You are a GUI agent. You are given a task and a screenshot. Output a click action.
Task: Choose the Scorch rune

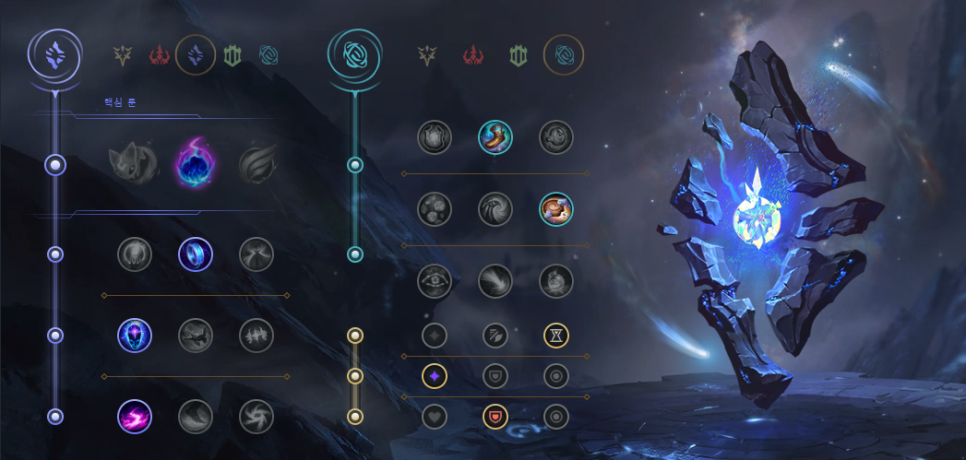(x=134, y=416)
